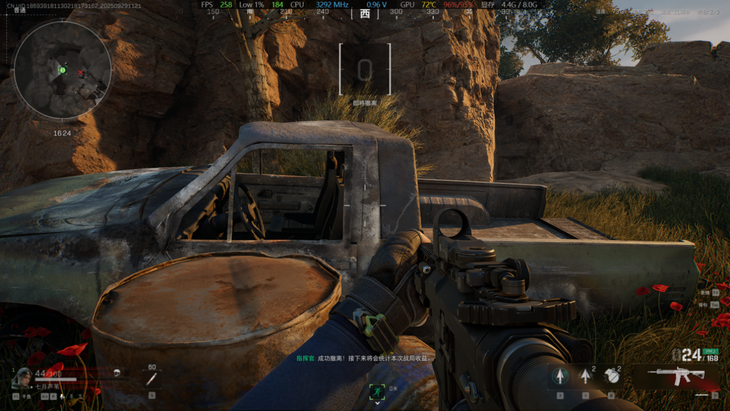The image size is (730, 411).
Task: Select the grenade slot
Action: coord(612,377)
